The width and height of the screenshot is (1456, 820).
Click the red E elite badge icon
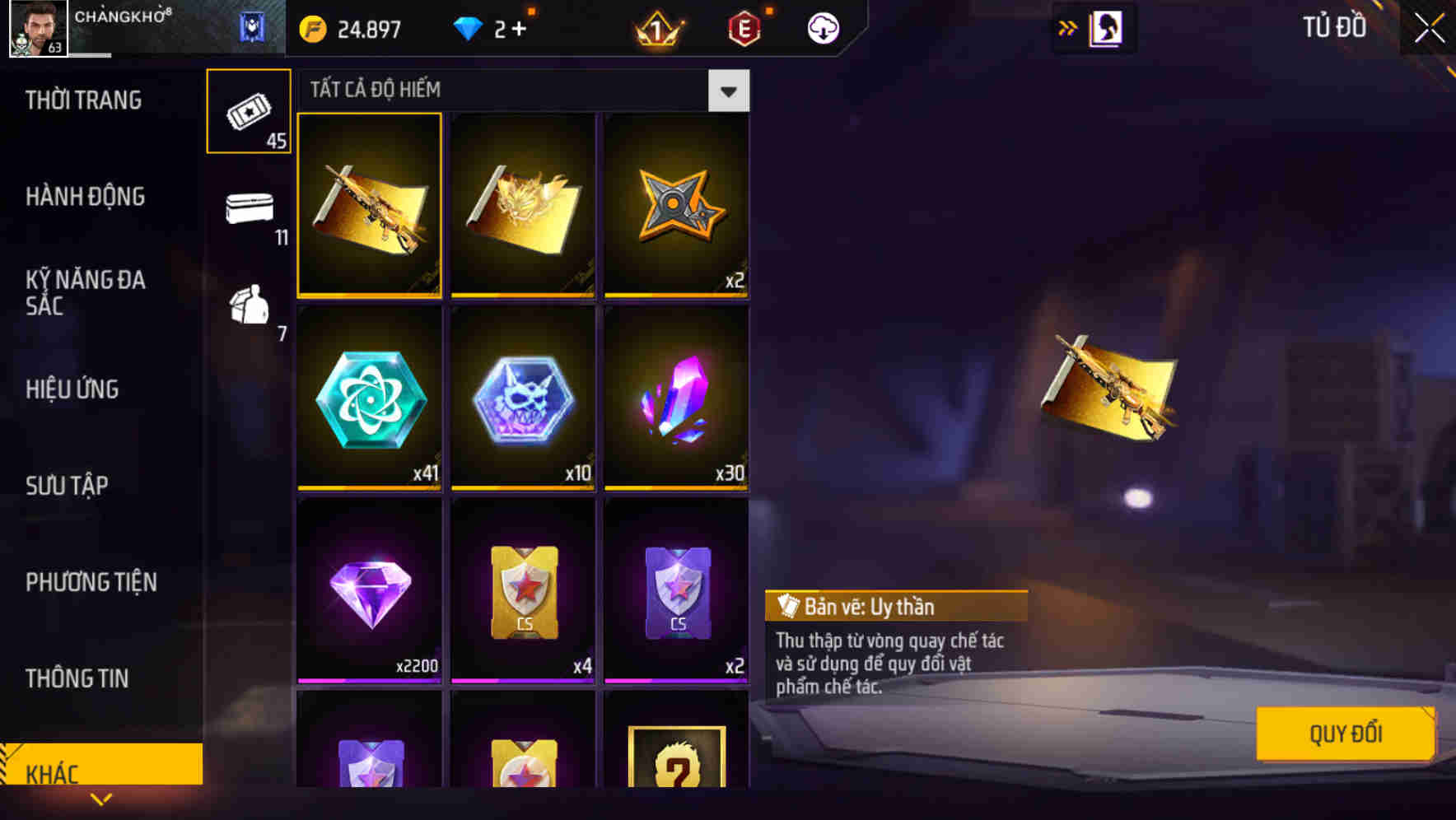(x=743, y=27)
